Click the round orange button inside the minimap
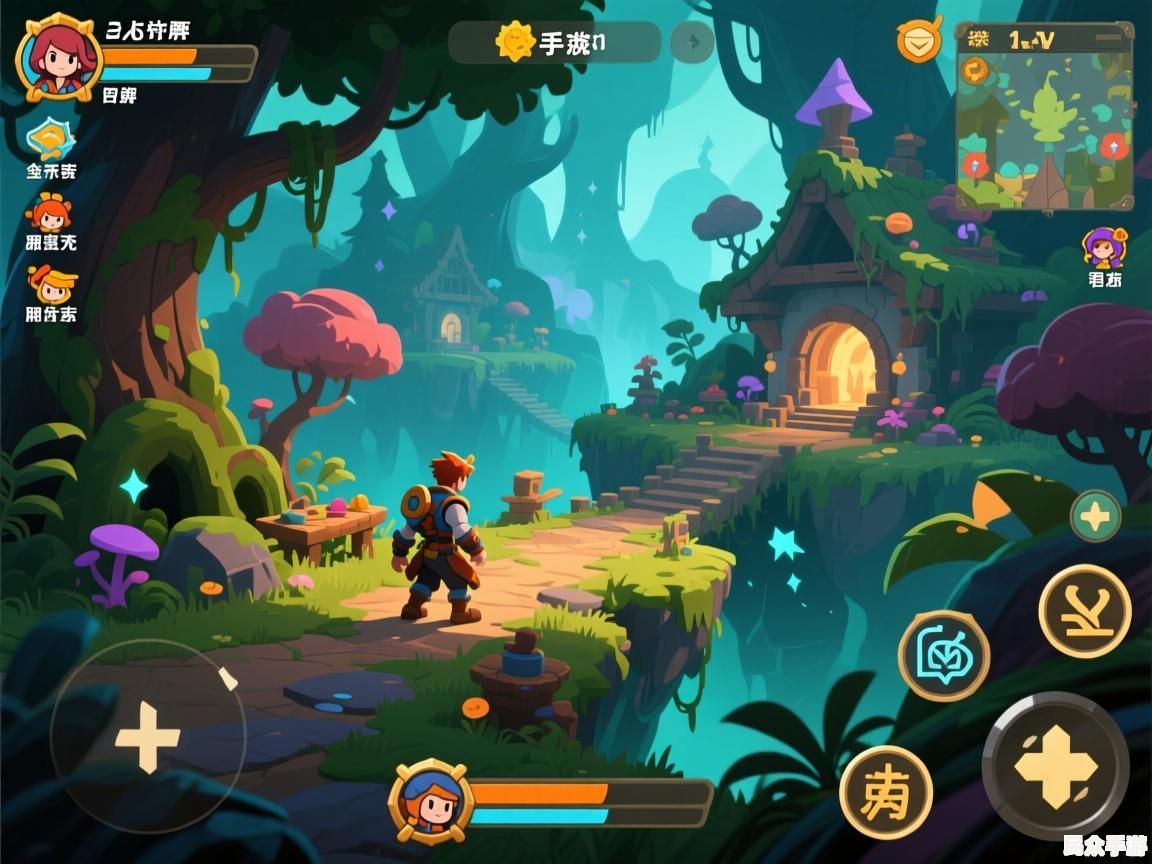This screenshot has width=1152, height=864. pos(975,70)
